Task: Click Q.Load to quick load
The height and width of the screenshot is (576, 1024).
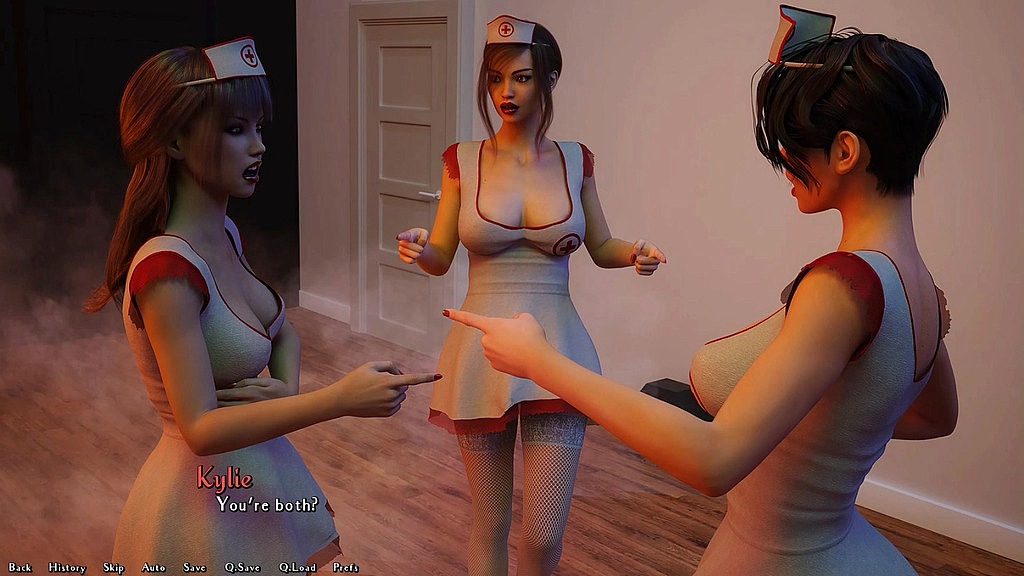Action: coord(297,567)
